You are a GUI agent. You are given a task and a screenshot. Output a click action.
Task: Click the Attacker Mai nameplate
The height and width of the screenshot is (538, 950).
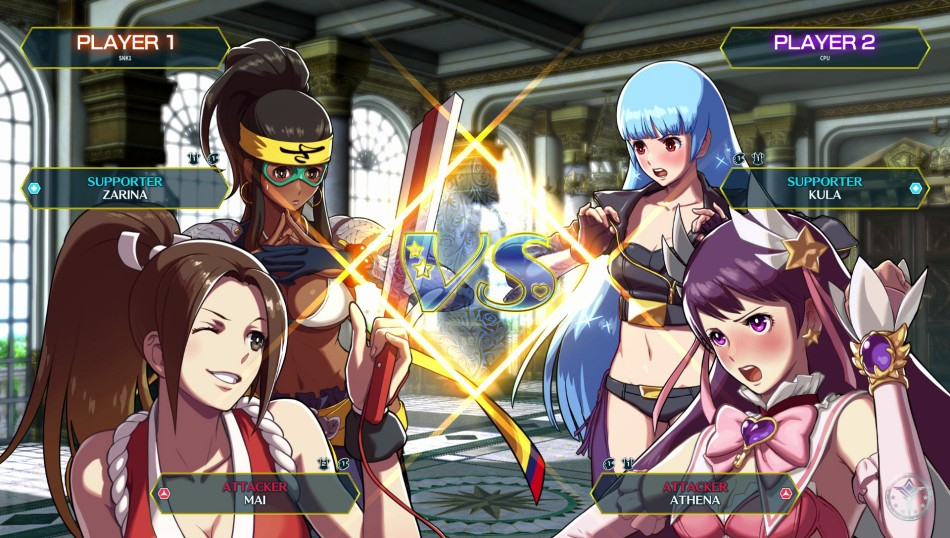253,492
